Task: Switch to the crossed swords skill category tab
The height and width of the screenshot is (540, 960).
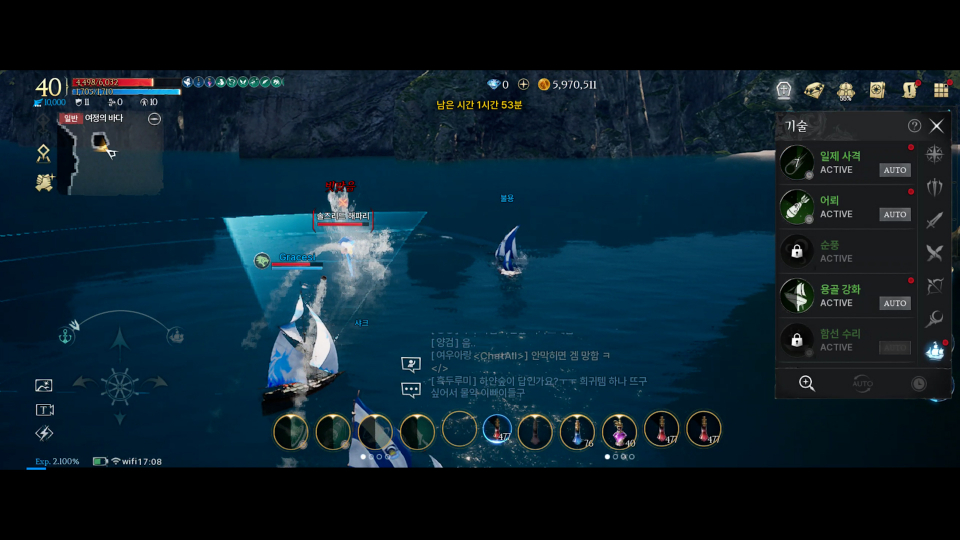Action: 935,253
